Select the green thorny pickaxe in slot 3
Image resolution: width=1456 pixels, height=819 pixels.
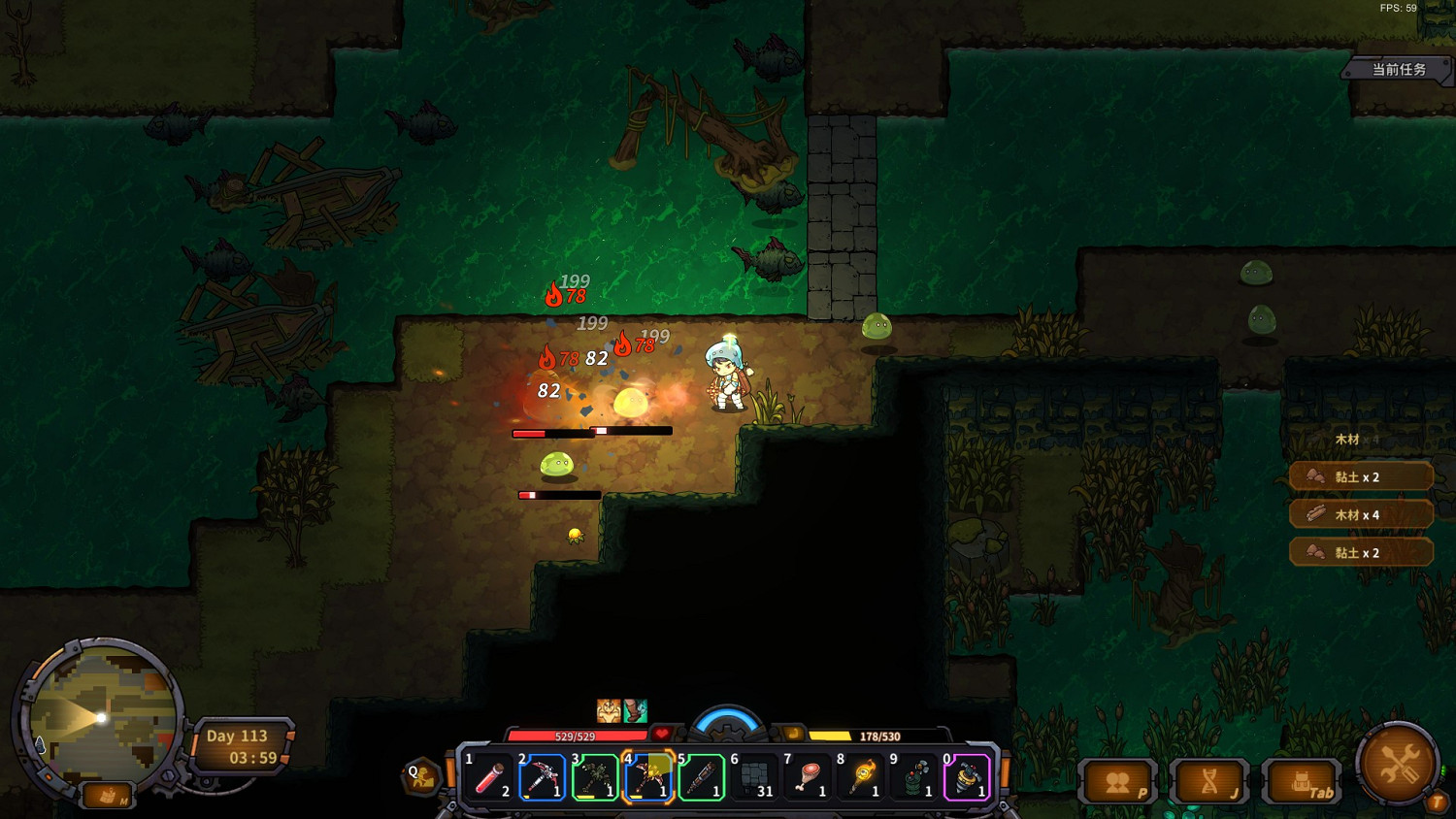tap(595, 778)
